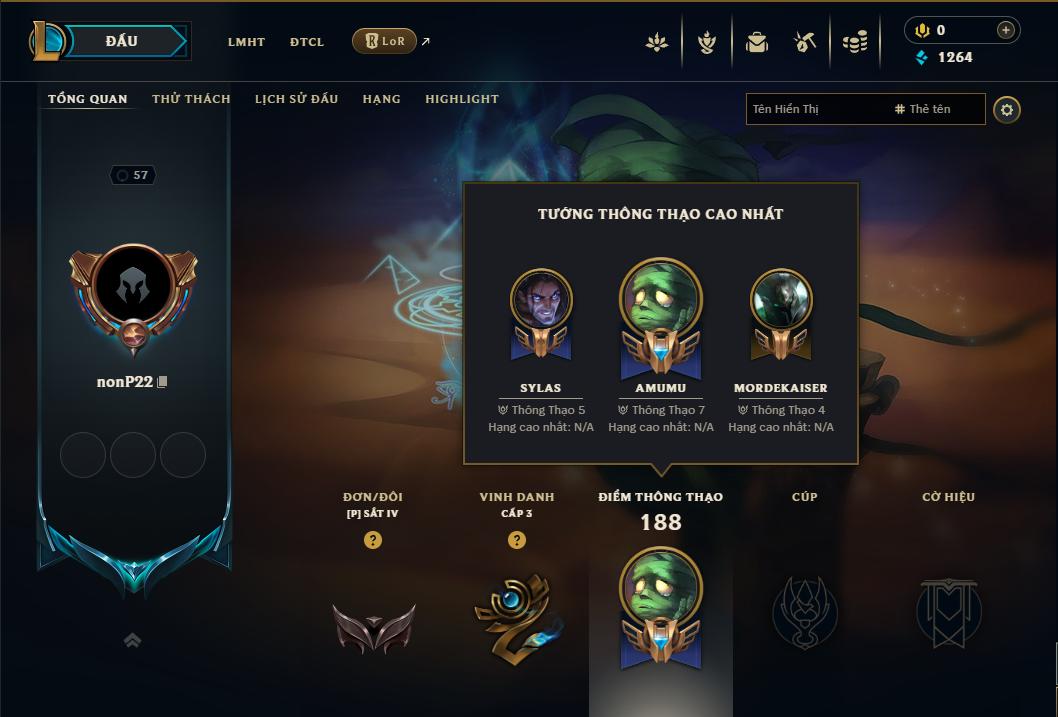Show the HIGHLIGHT tab

pos(461,99)
